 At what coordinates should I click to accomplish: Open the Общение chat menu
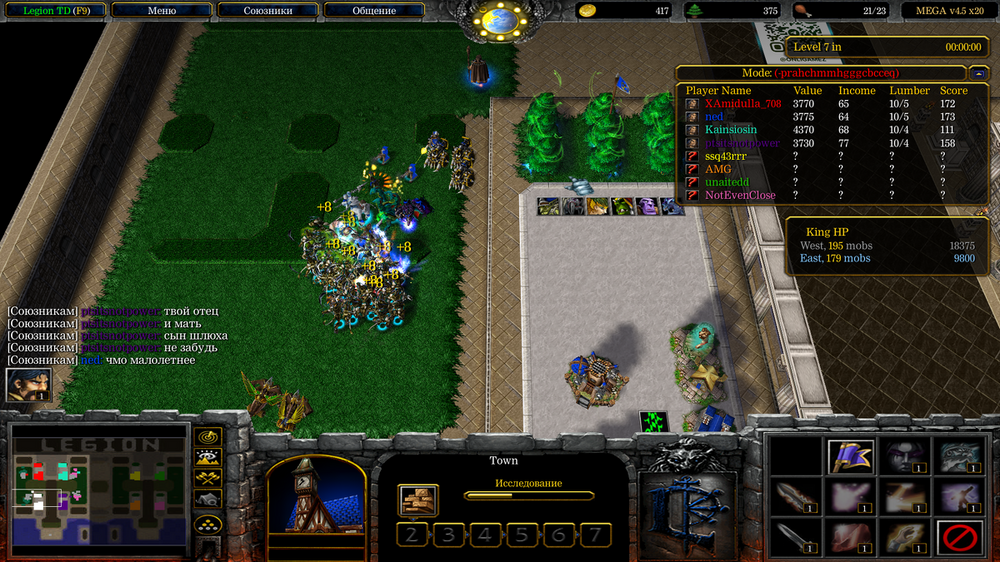click(x=374, y=11)
